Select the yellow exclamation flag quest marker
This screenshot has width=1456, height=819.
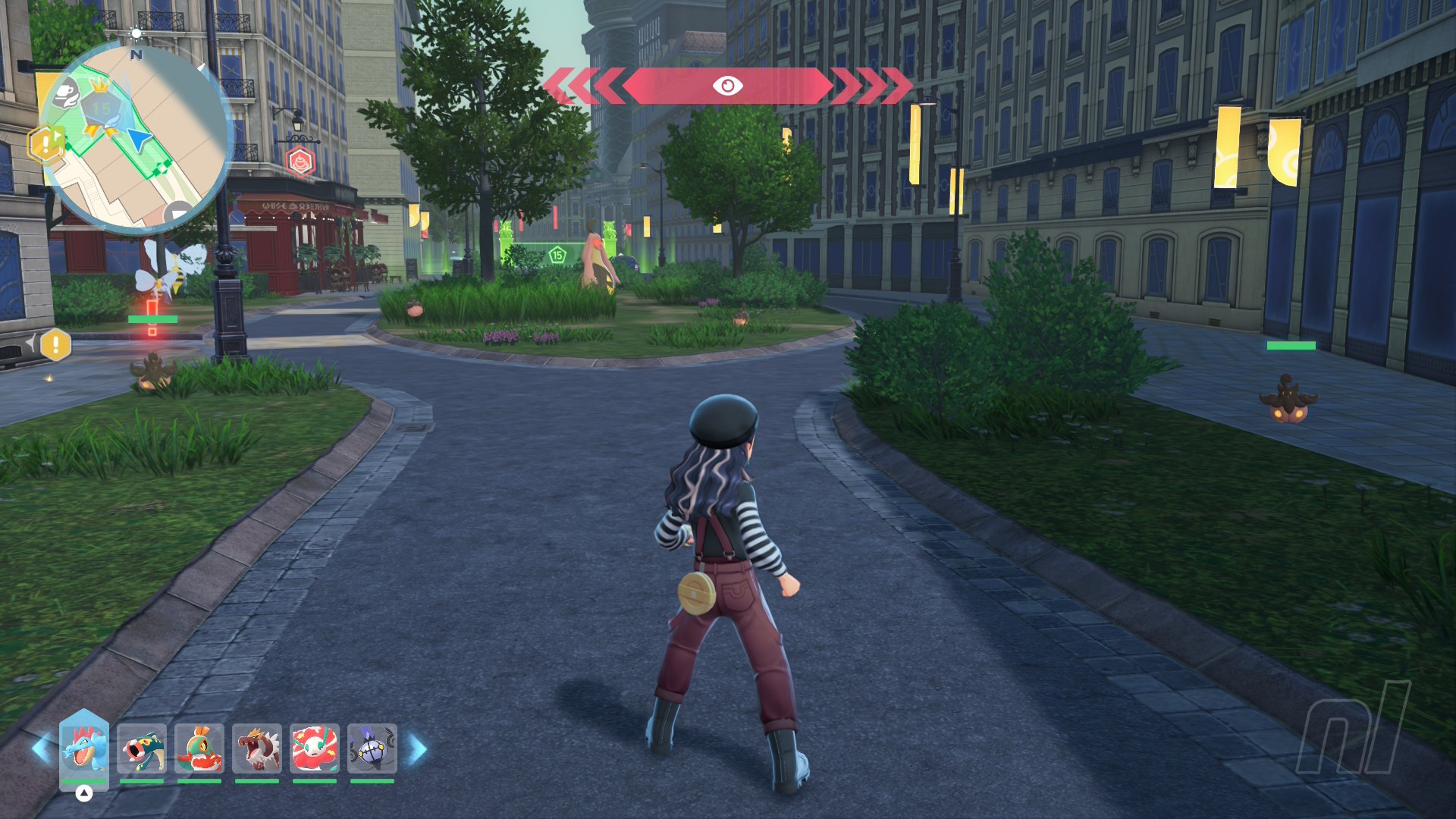[45, 143]
